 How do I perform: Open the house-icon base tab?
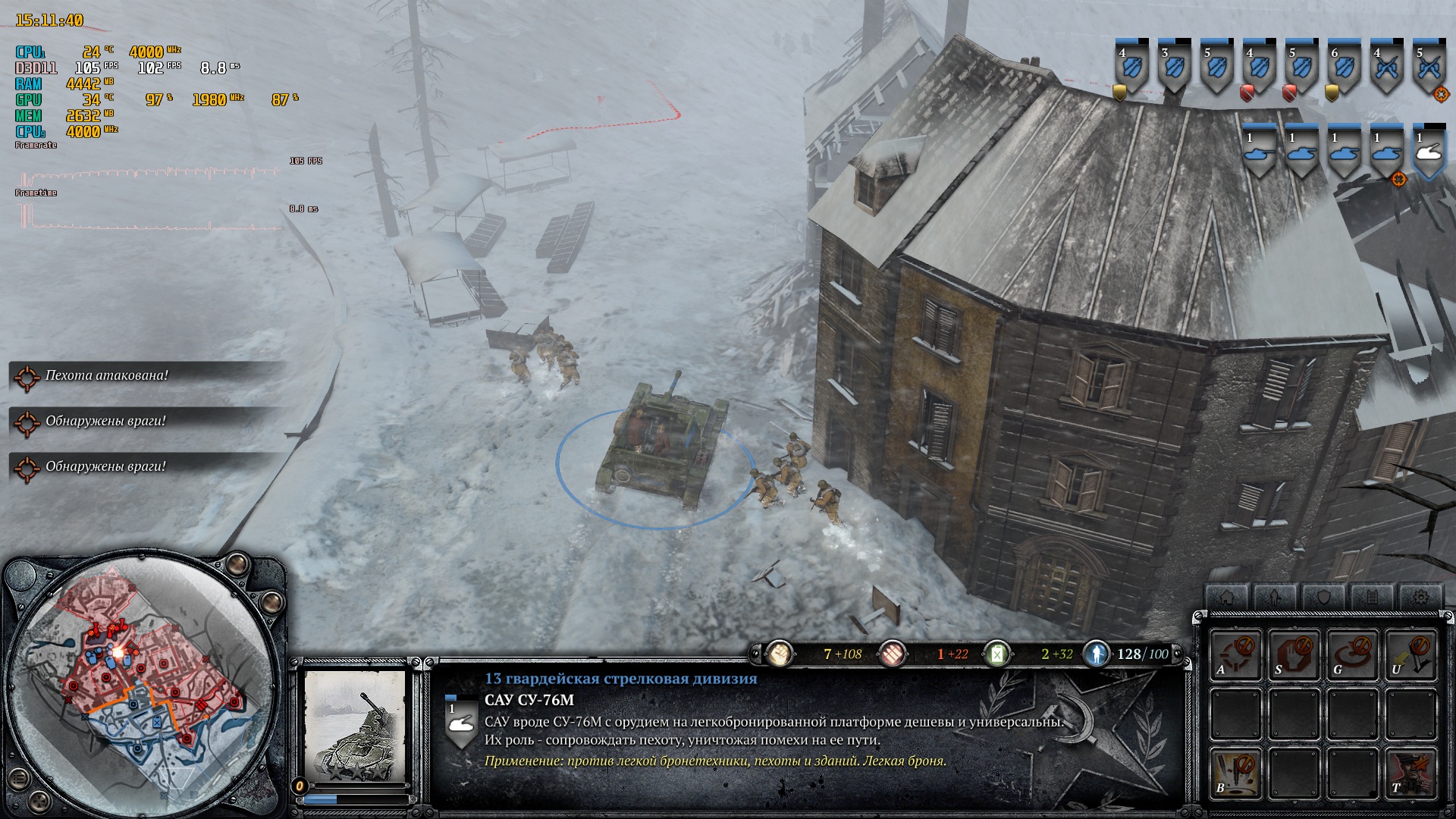tap(1226, 597)
